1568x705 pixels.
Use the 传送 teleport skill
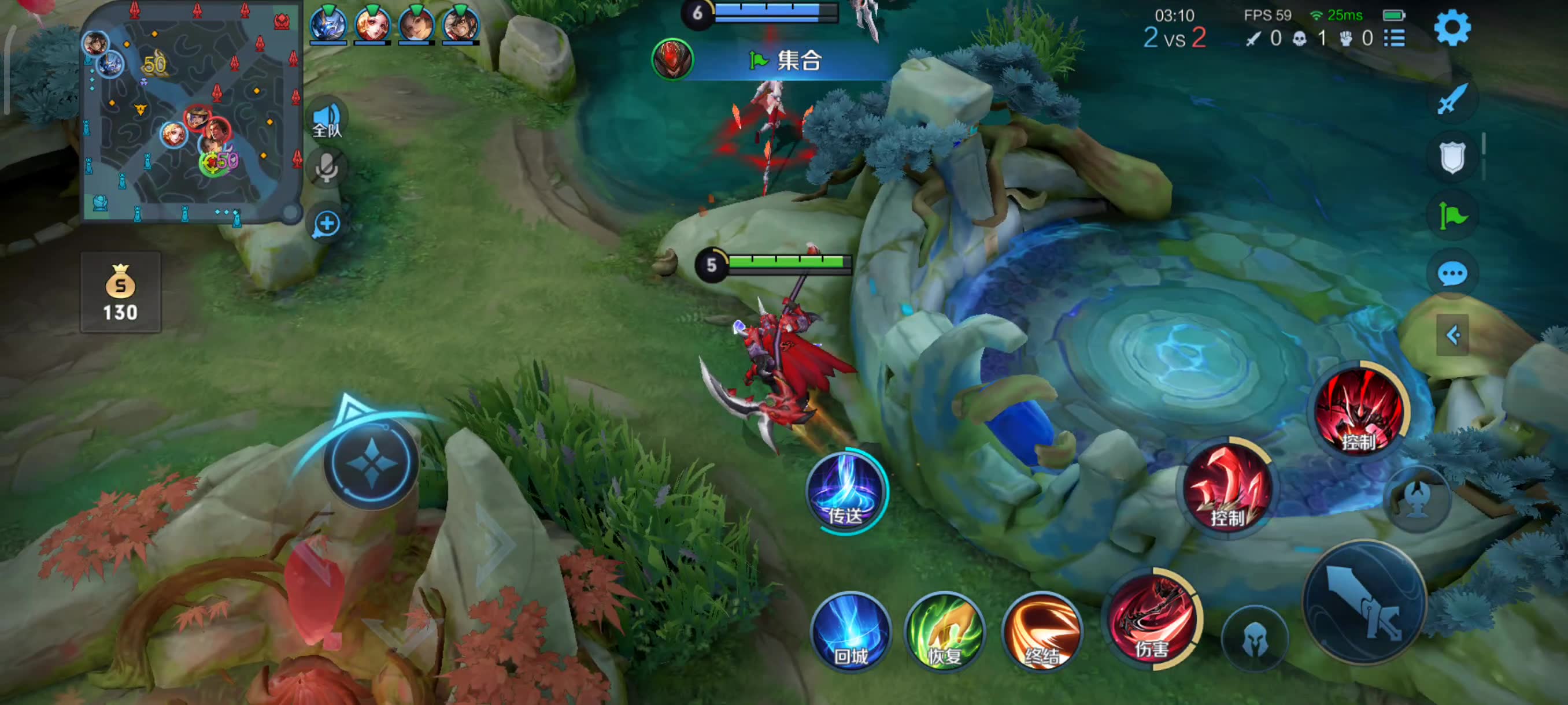[x=846, y=492]
